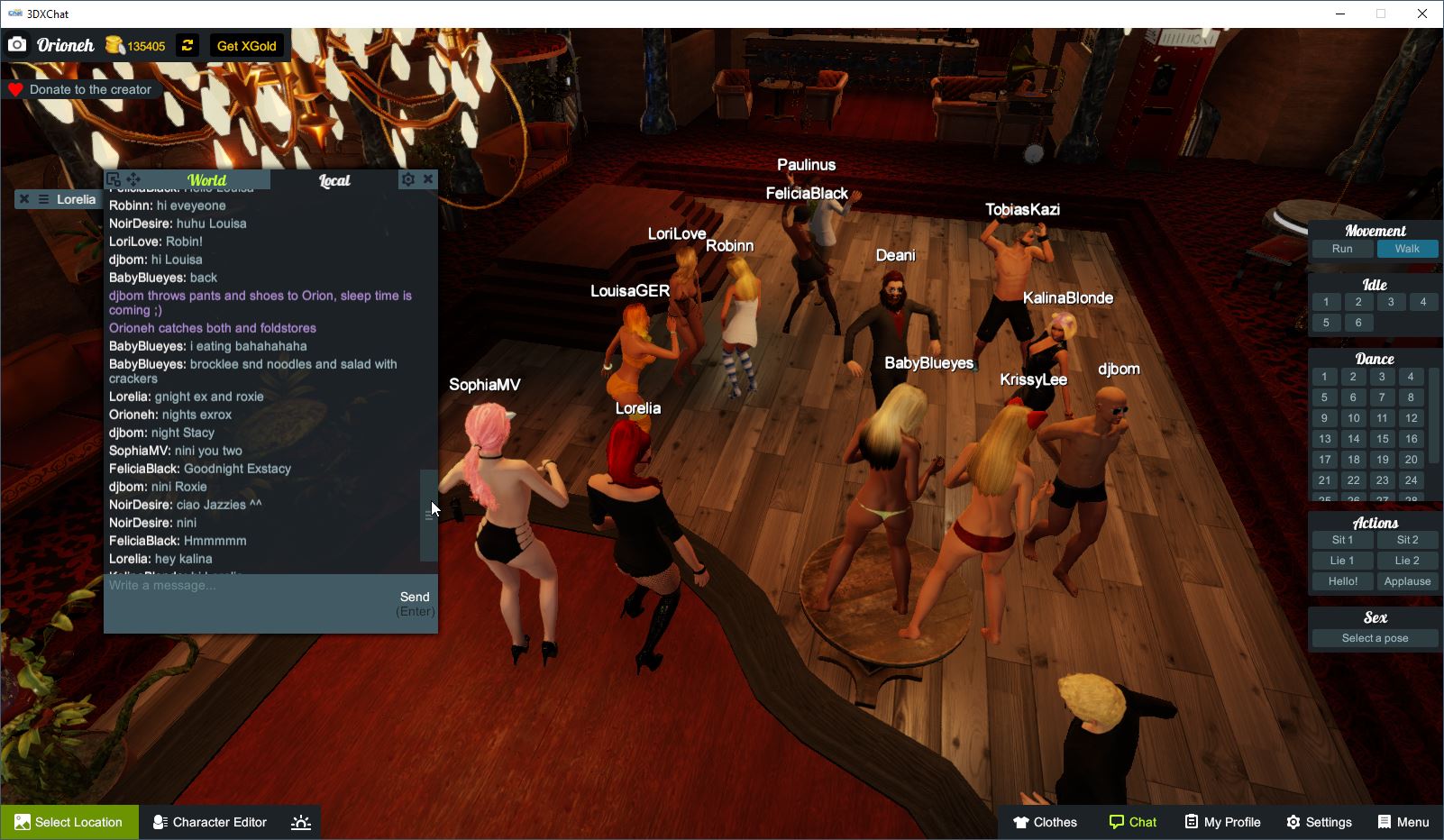Image resolution: width=1444 pixels, height=840 pixels.
Task: Click the resize icon on the chat window
Action: (x=112, y=178)
